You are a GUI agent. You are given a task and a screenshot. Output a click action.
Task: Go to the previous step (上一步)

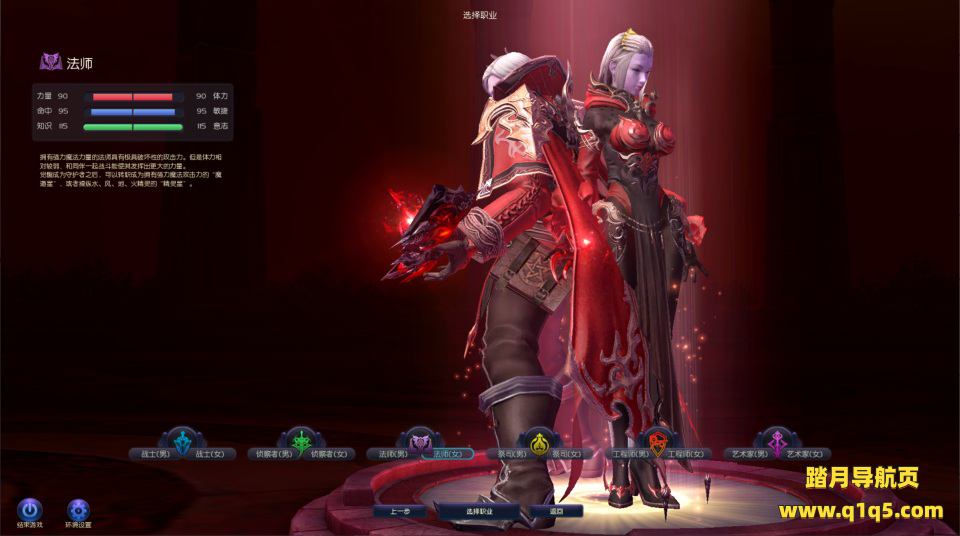[x=400, y=511]
